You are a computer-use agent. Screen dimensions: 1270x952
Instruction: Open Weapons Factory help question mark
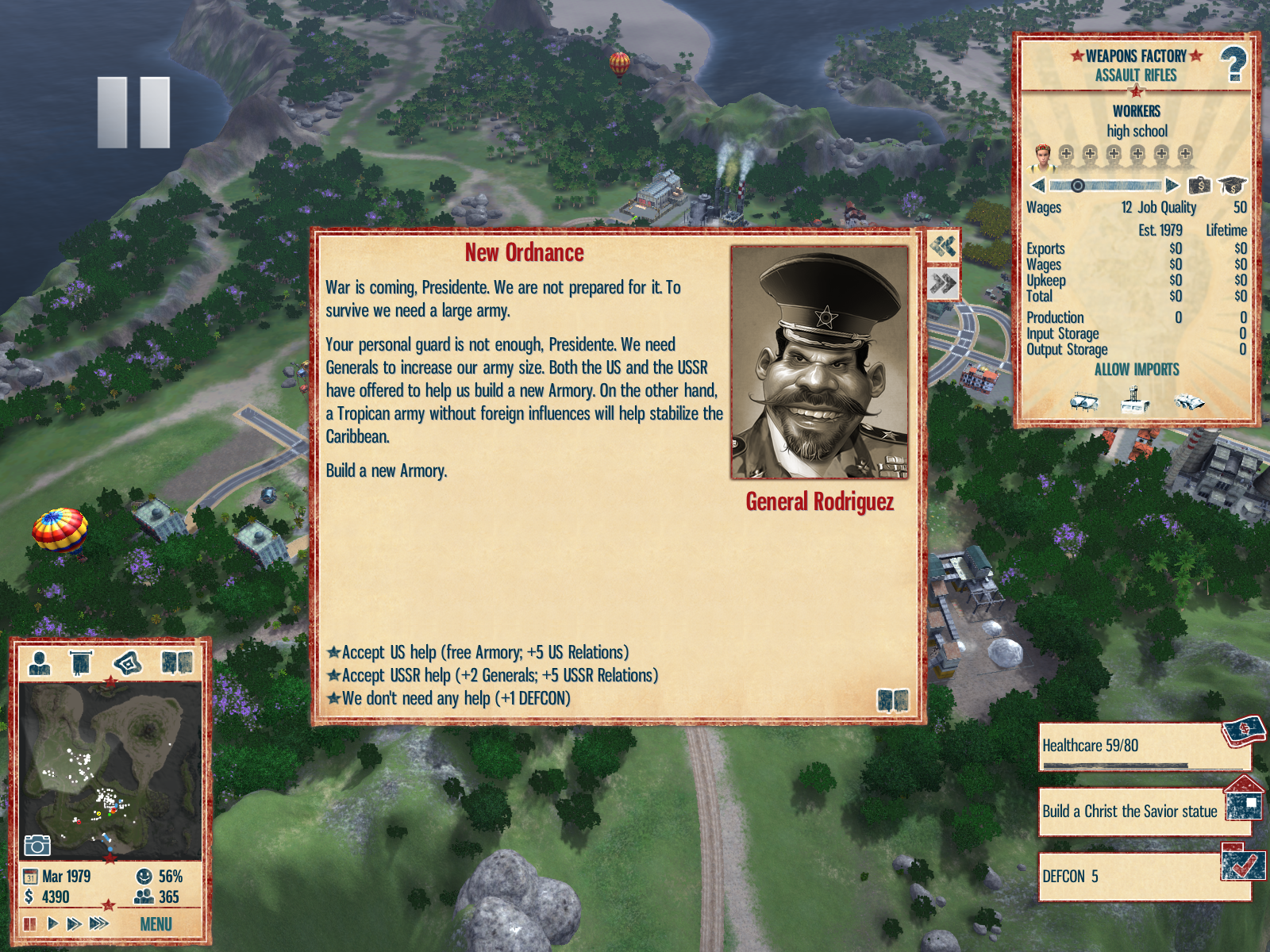[x=1233, y=65]
